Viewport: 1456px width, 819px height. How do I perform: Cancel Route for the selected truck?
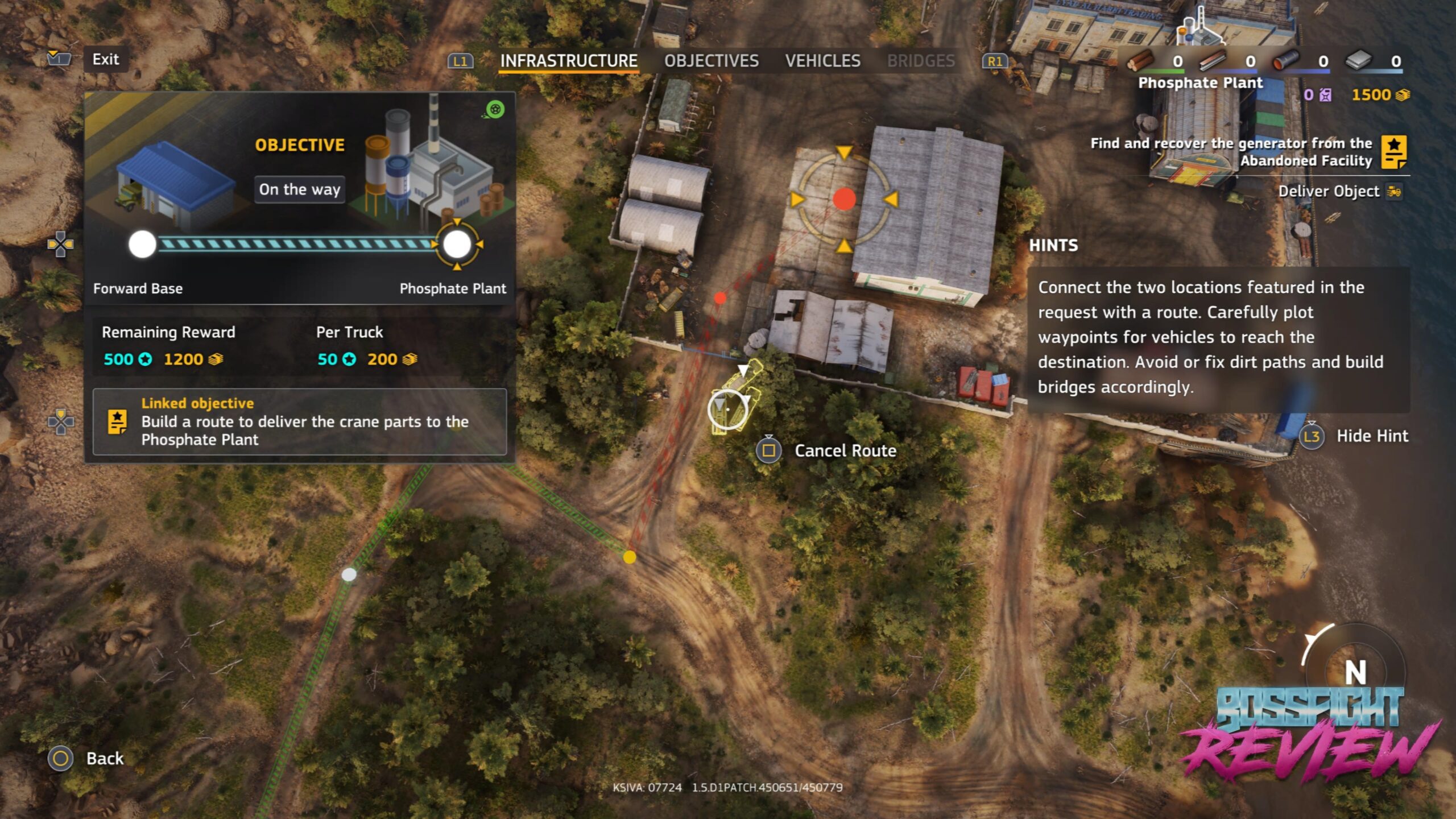click(x=845, y=451)
